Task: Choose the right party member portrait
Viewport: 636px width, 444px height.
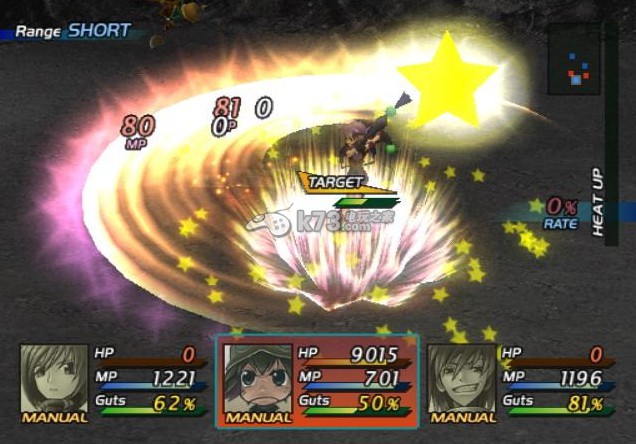Action: (462, 379)
